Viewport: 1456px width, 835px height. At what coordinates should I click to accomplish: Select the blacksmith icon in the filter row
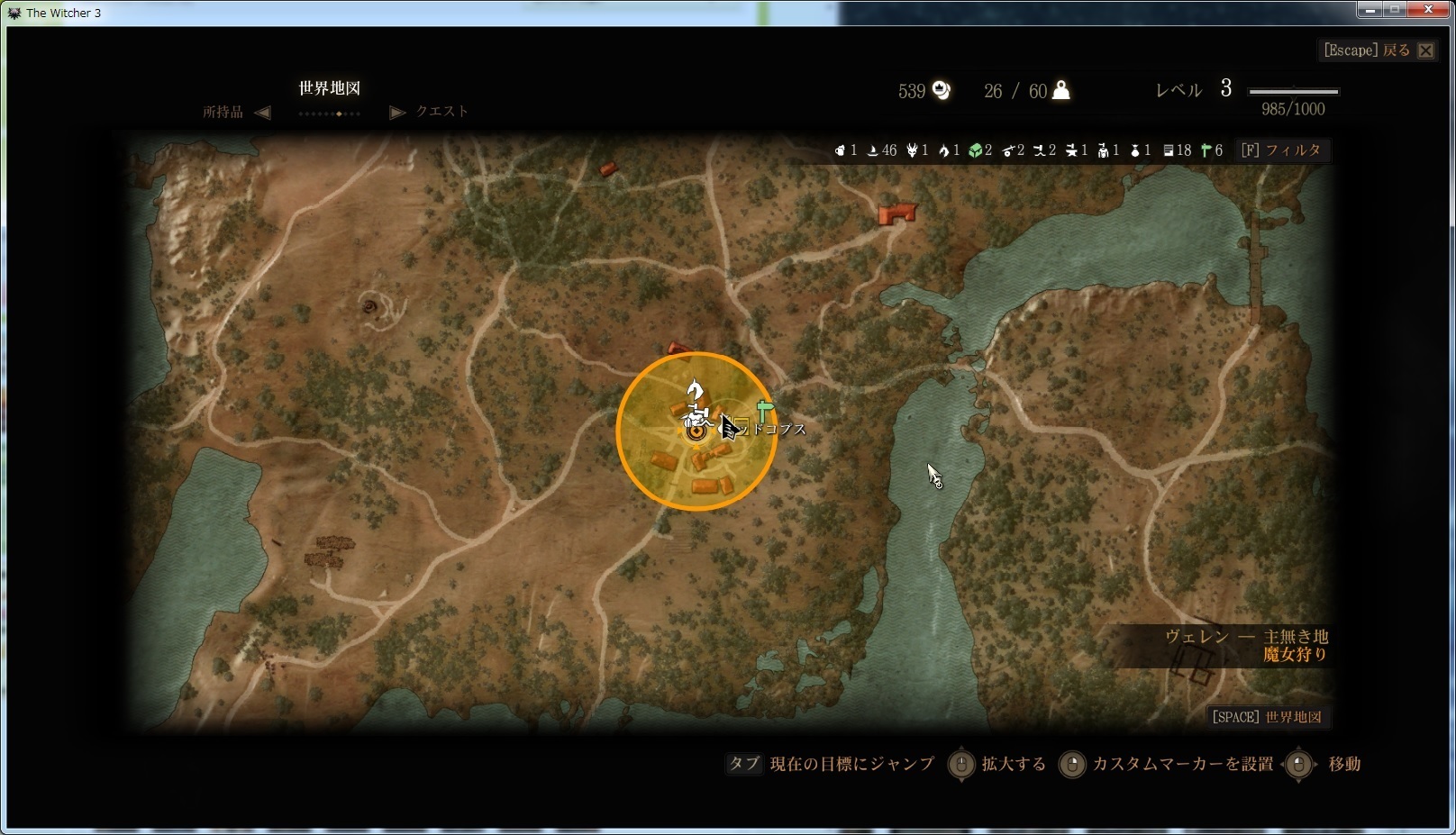click(x=1070, y=150)
